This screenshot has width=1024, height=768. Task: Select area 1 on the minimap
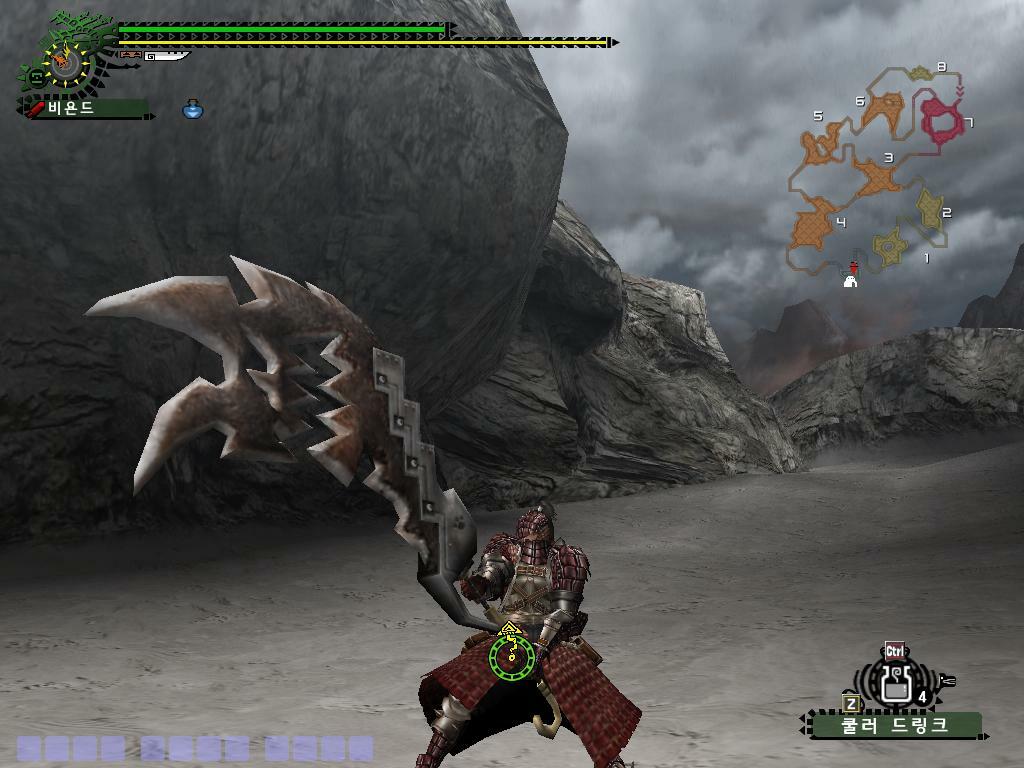pos(888,245)
